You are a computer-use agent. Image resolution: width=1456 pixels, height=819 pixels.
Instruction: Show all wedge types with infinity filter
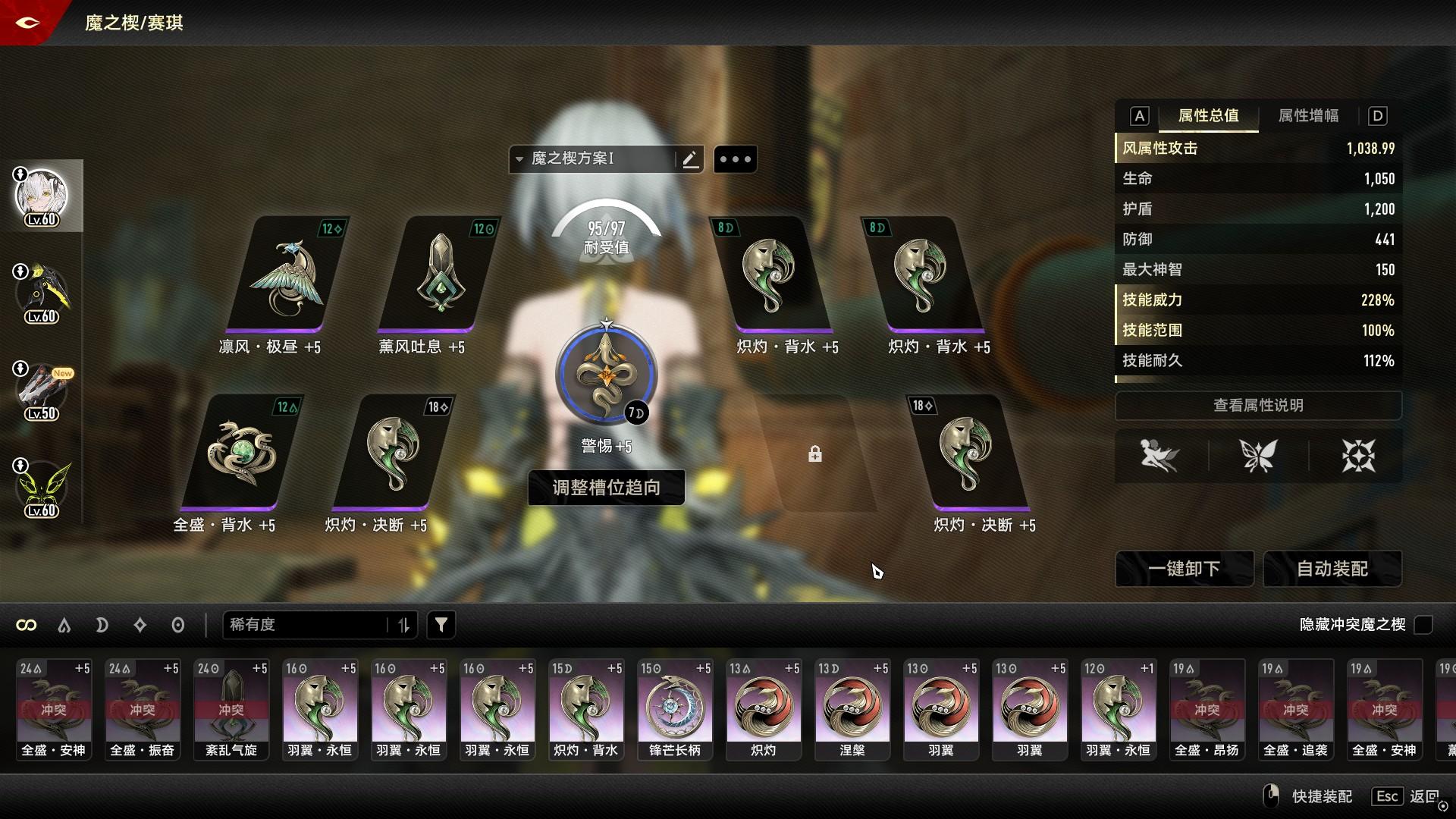click(x=27, y=625)
